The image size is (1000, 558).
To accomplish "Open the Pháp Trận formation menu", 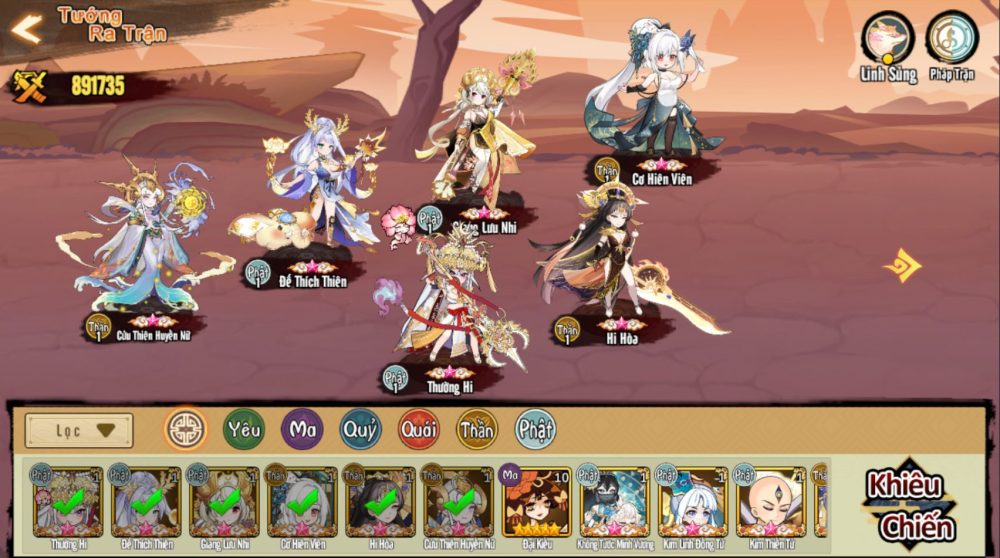I will point(951,39).
